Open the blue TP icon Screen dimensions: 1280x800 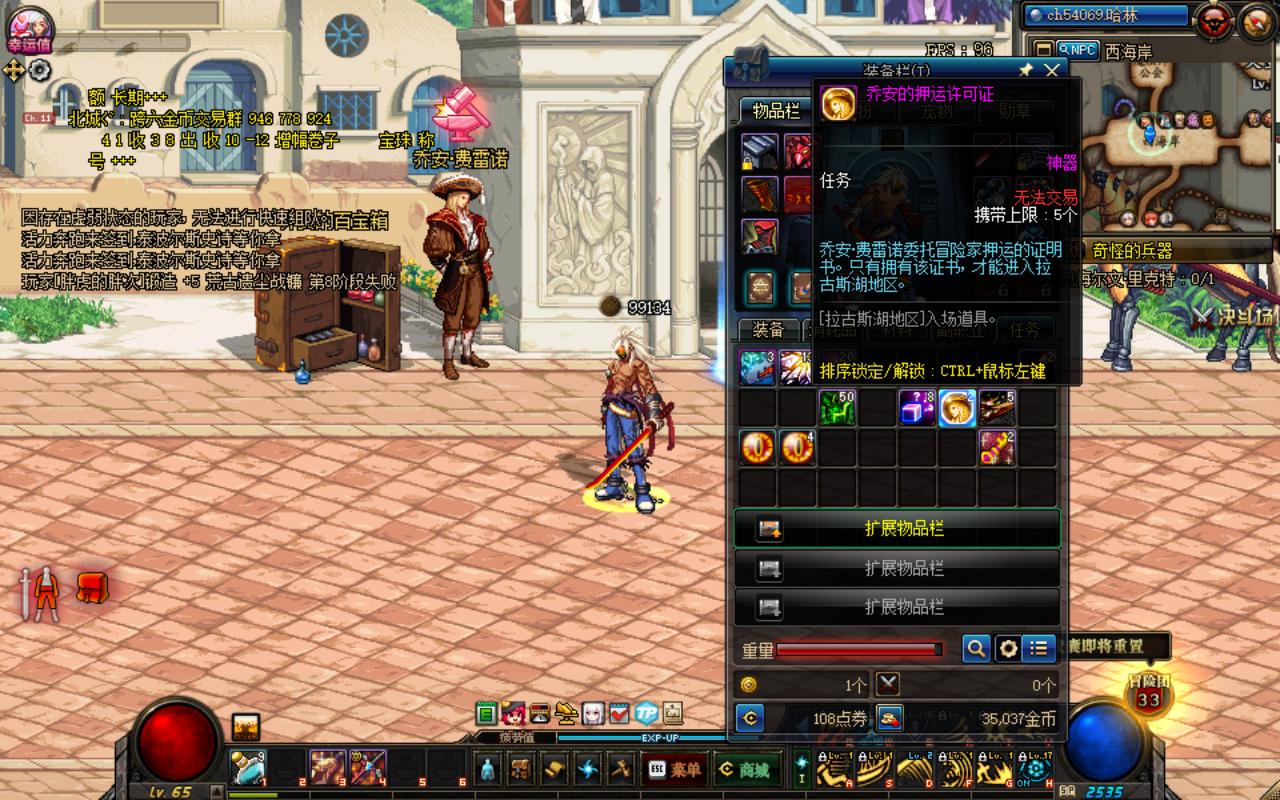pyautogui.click(x=647, y=713)
